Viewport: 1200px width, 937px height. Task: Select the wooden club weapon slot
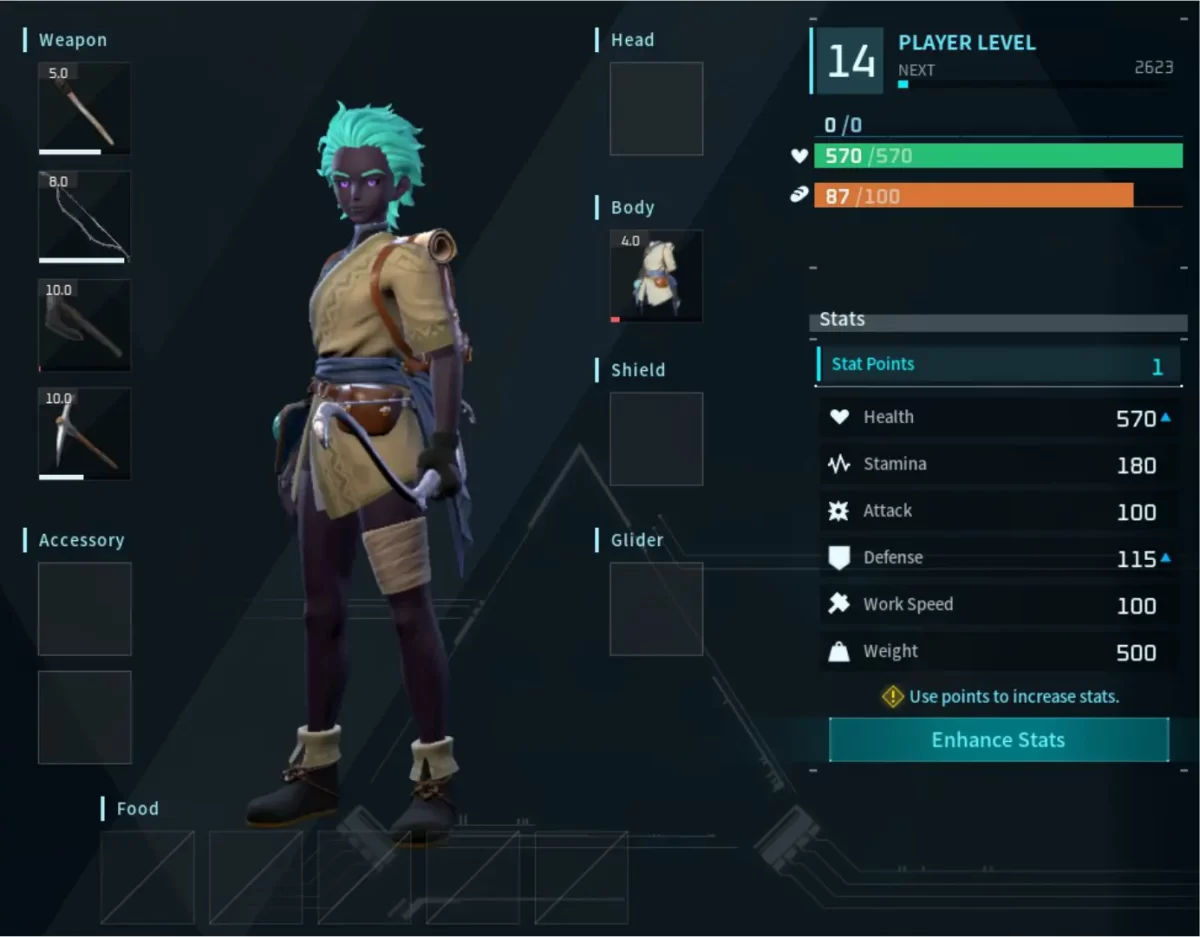84,108
